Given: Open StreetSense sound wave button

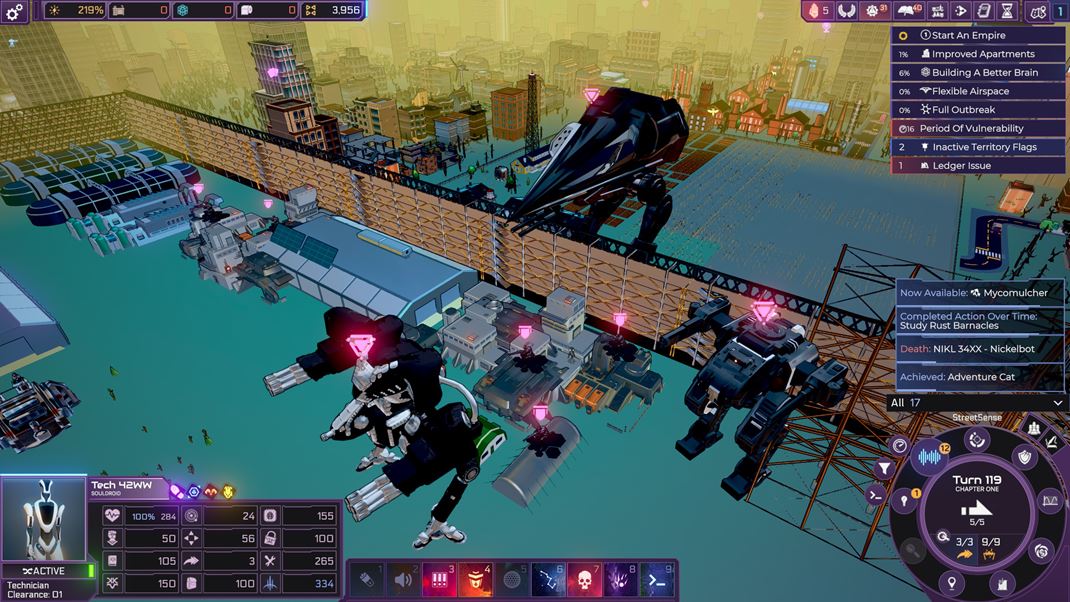Looking at the screenshot, I should (930, 456).
